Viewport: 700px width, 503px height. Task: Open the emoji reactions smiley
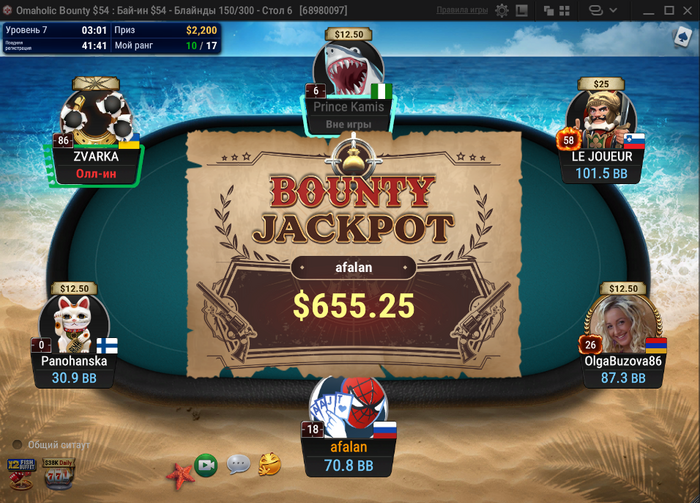pyautogui.click(x=269, y=464)
